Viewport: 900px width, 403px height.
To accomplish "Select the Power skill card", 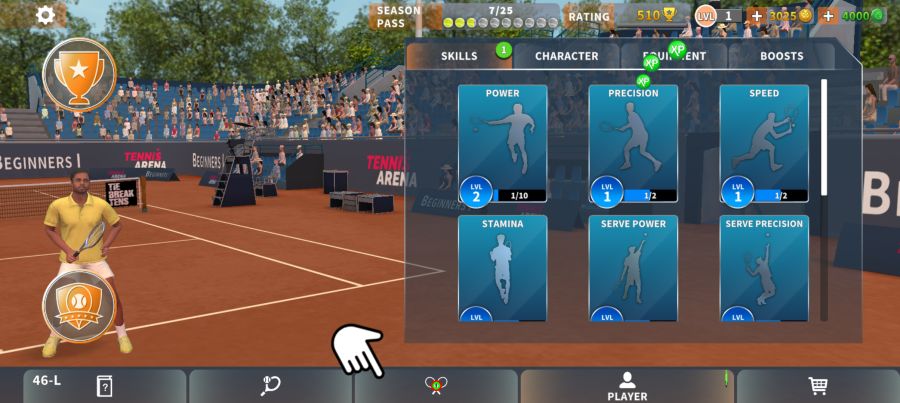I will point(502,143).
